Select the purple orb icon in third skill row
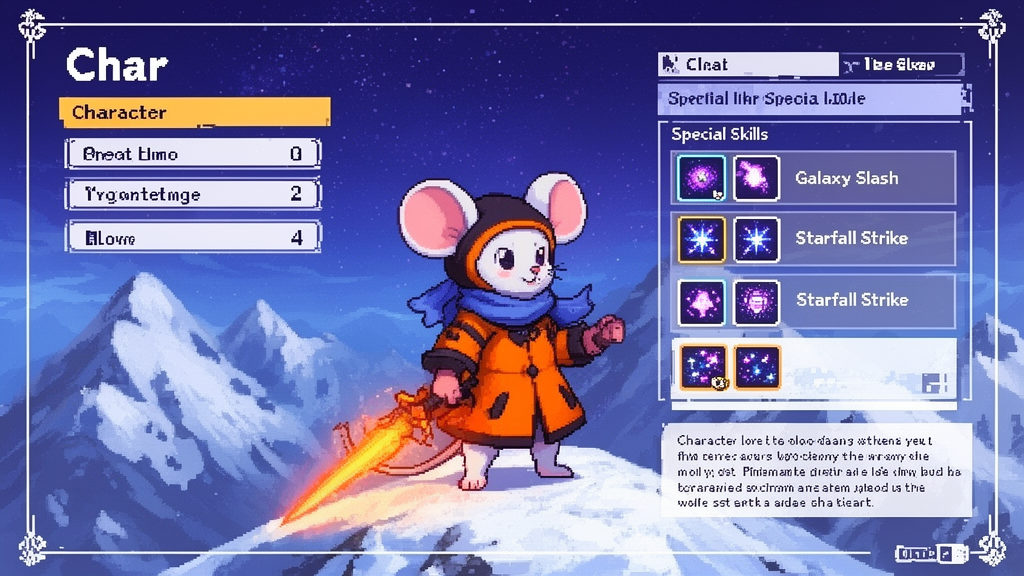Viewport: 1024px width, 576px height. coord(756,301)
